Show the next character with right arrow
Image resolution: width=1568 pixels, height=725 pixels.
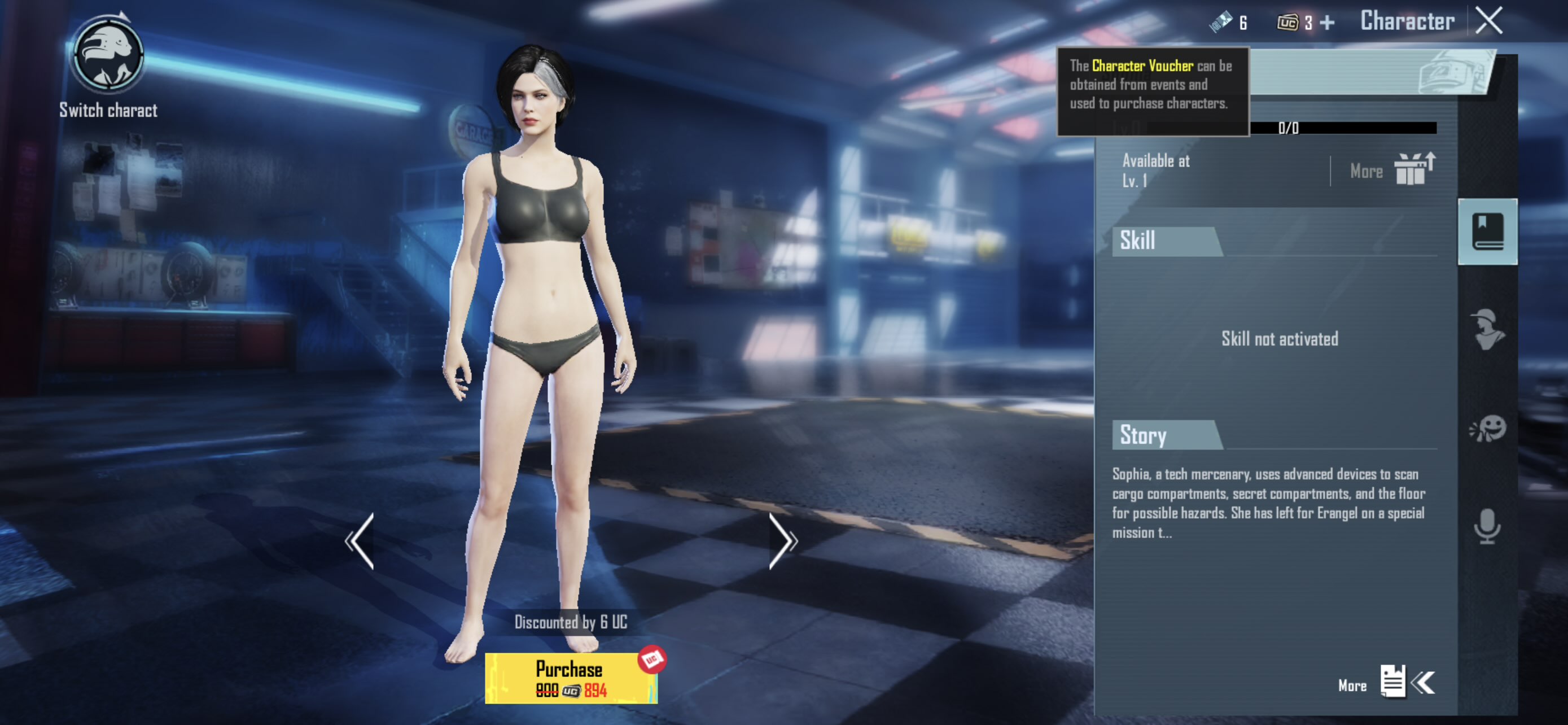point(782,540)
